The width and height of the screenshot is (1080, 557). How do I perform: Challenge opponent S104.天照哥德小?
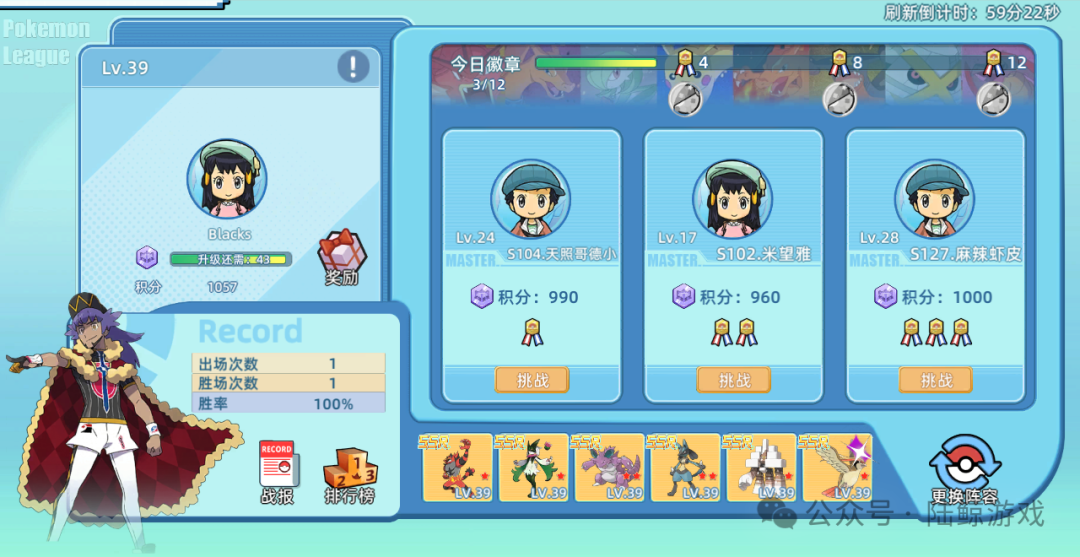532,380
